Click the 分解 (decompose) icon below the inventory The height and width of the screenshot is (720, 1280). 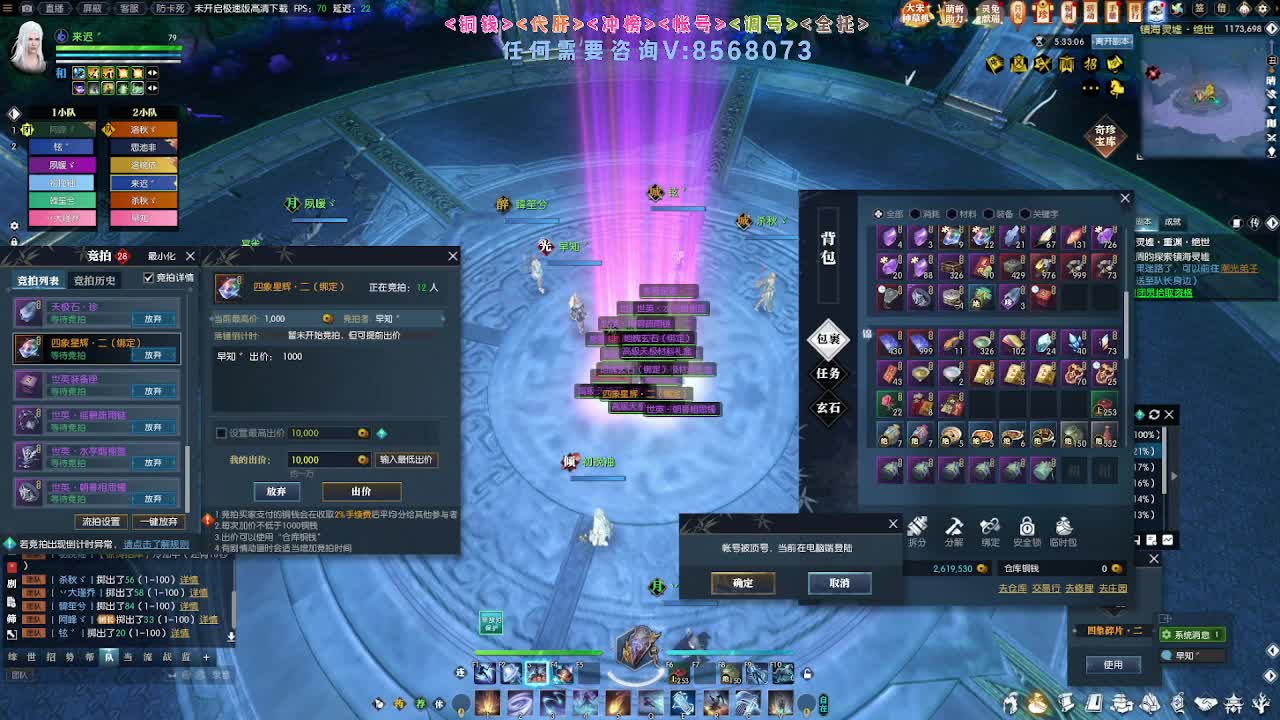954,527
